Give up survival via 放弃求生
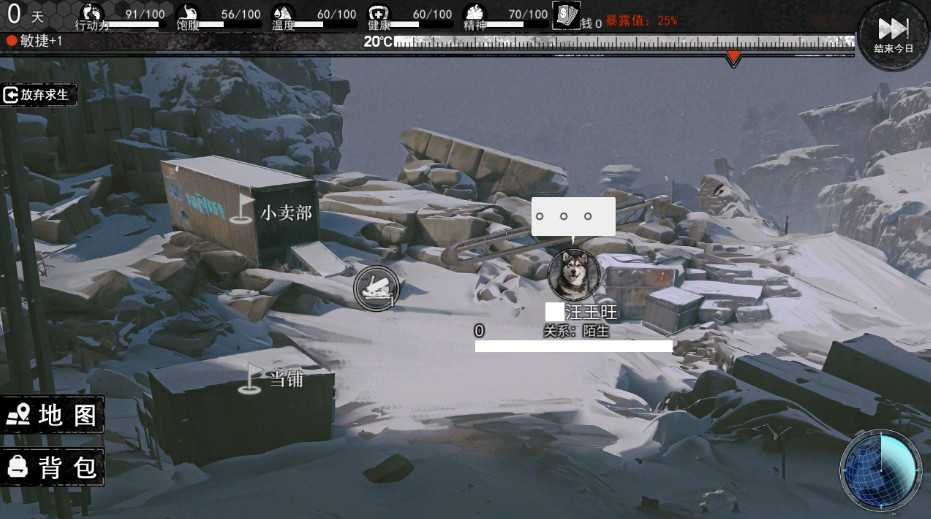Image resolution: width=931 pixels, height=519 pixels. click(x=38, y=95)
